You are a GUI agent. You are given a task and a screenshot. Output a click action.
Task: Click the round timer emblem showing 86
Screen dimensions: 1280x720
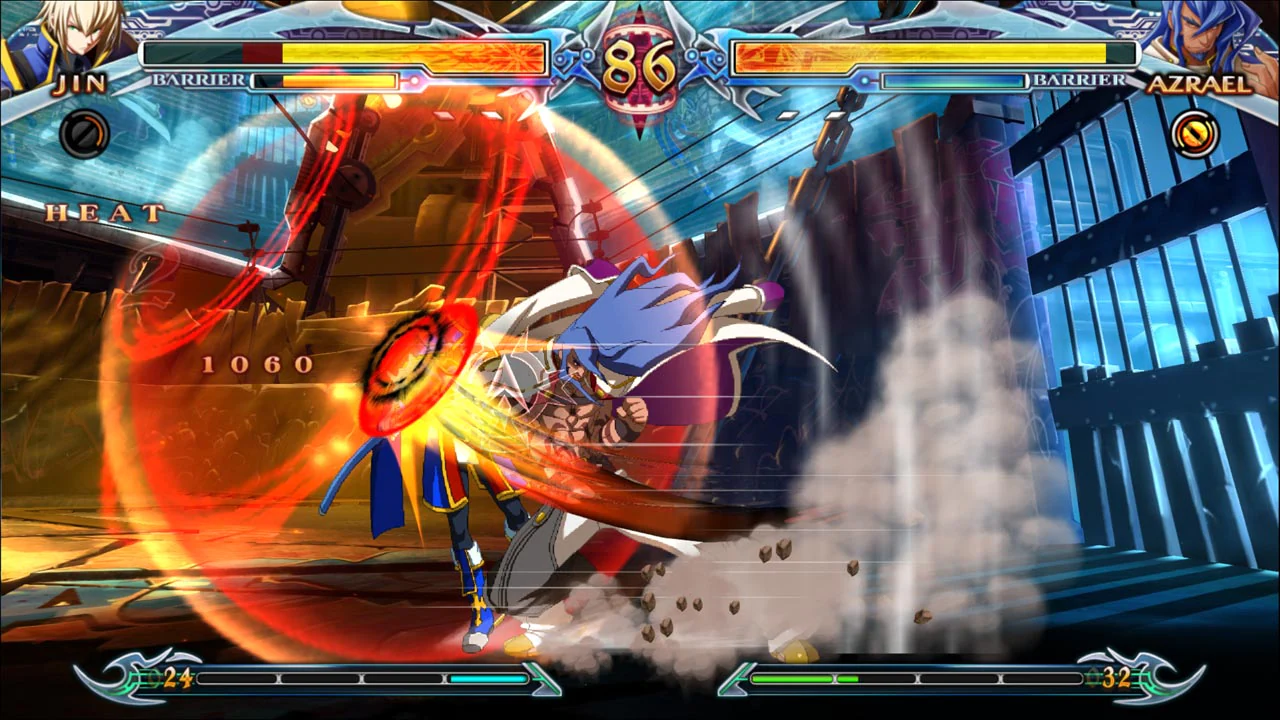(x=638, y=62)
